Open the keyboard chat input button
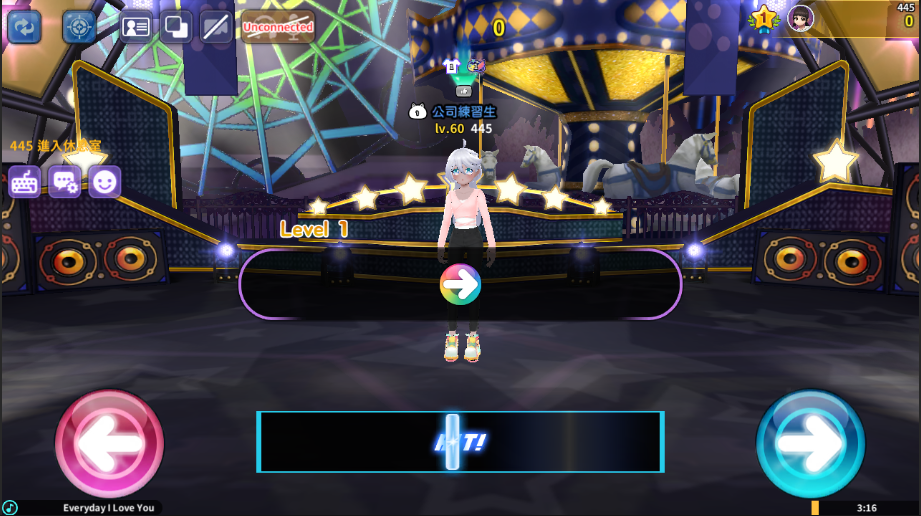Viewport: 921px width, 516px height. pos(25,182)
